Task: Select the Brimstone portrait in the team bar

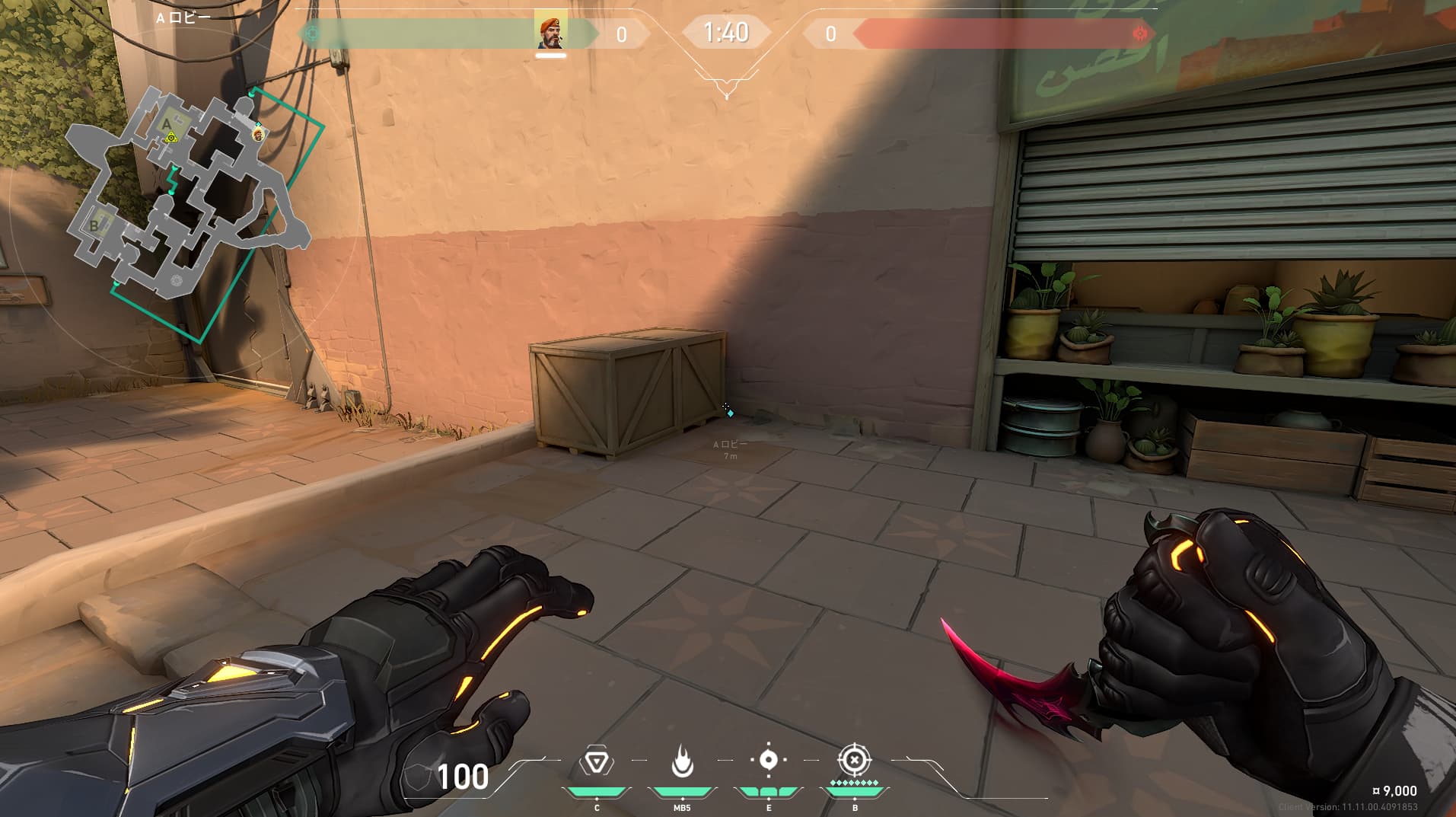Action: (550, 31)
